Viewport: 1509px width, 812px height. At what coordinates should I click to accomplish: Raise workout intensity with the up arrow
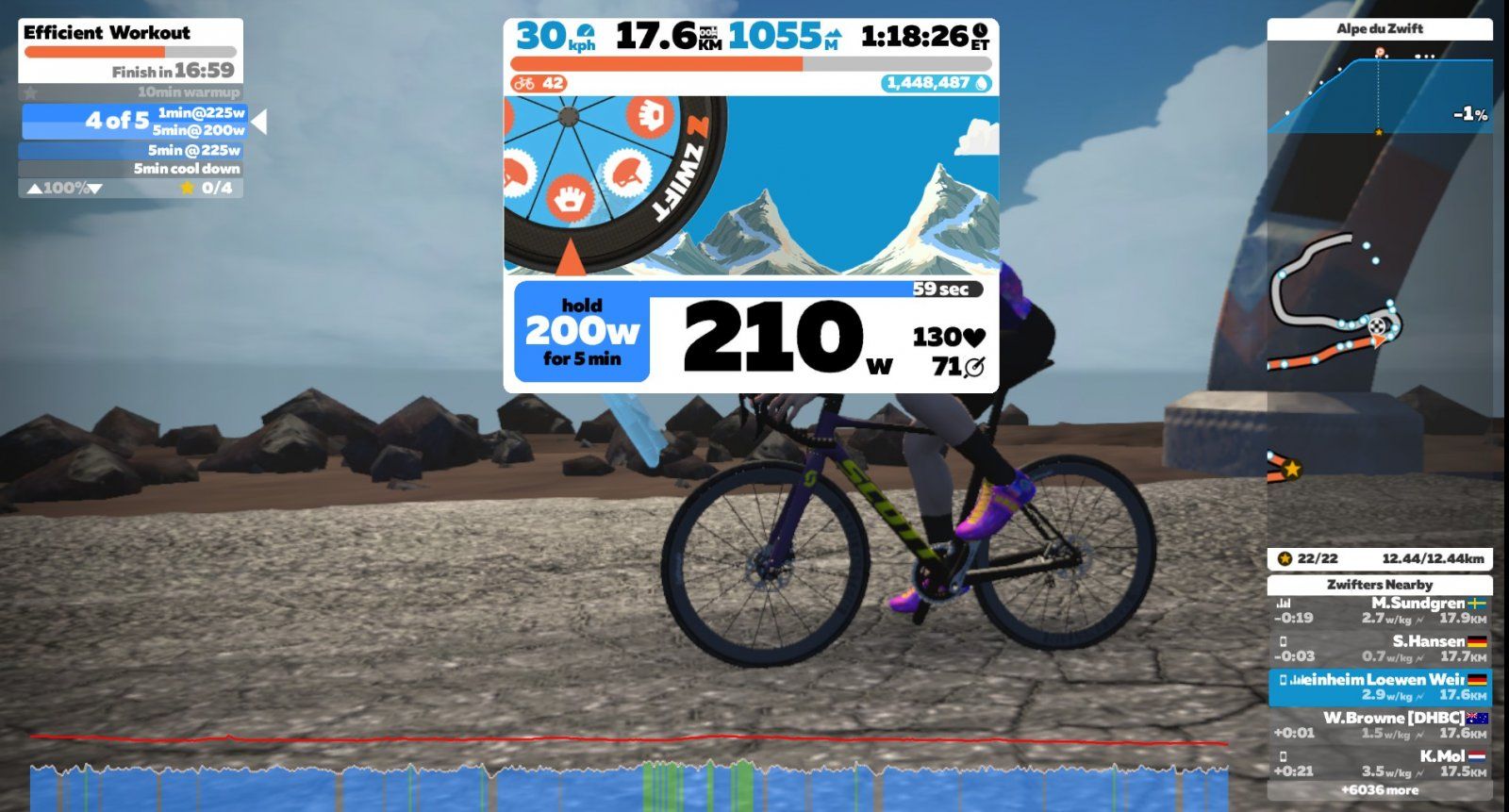pyautogui.click(x=34, y=189)
